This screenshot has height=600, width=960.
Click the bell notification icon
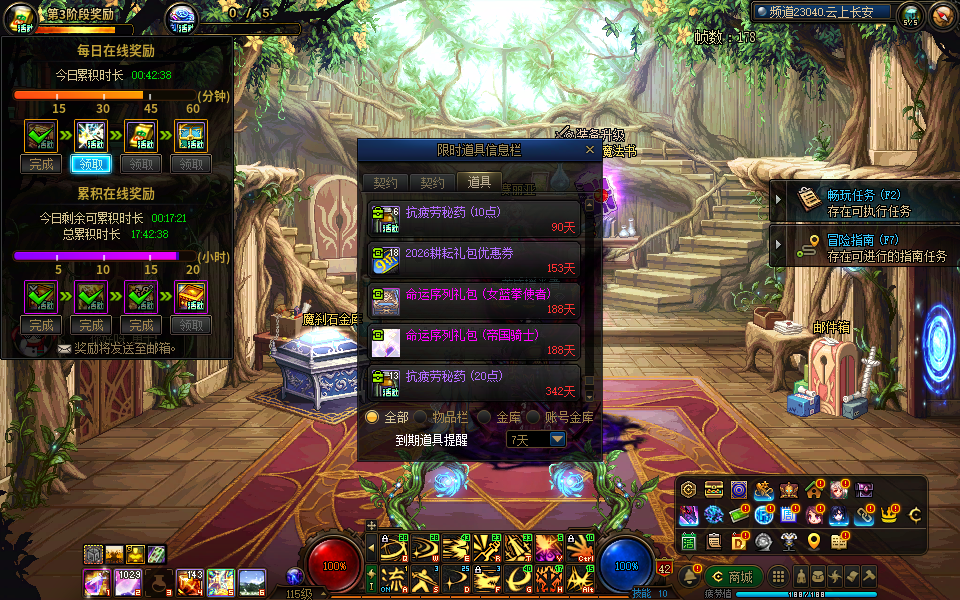point(689,577)
